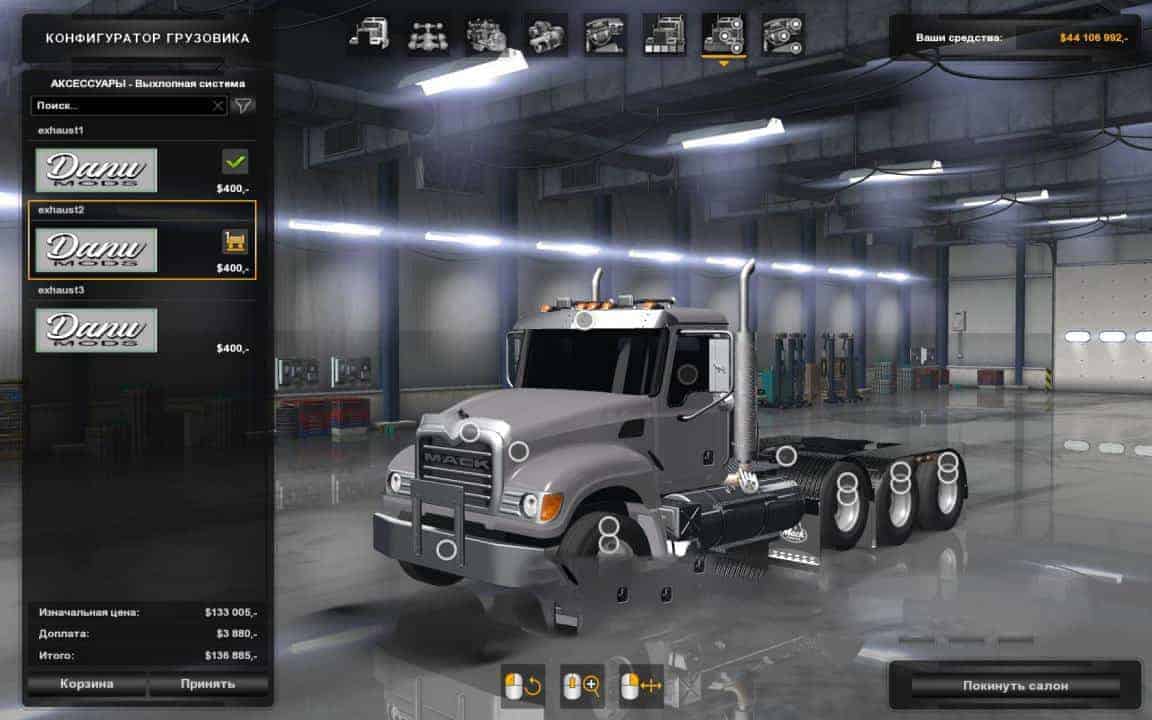
Task: Switch to the truck cab tab
Action: [x=368, y=34]
